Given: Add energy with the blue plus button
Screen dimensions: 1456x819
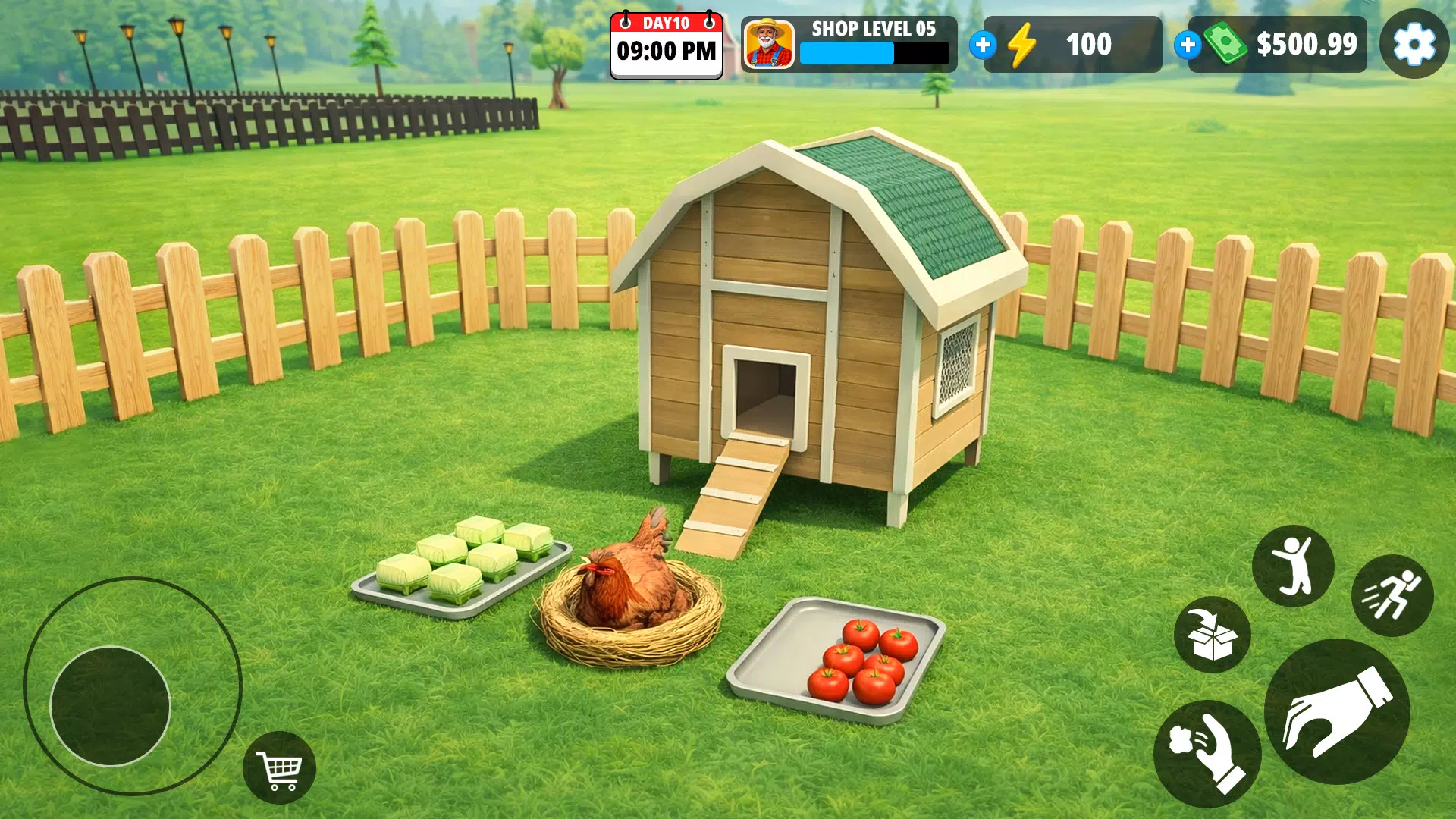Looking at the screenshot, I should (984, 45).
